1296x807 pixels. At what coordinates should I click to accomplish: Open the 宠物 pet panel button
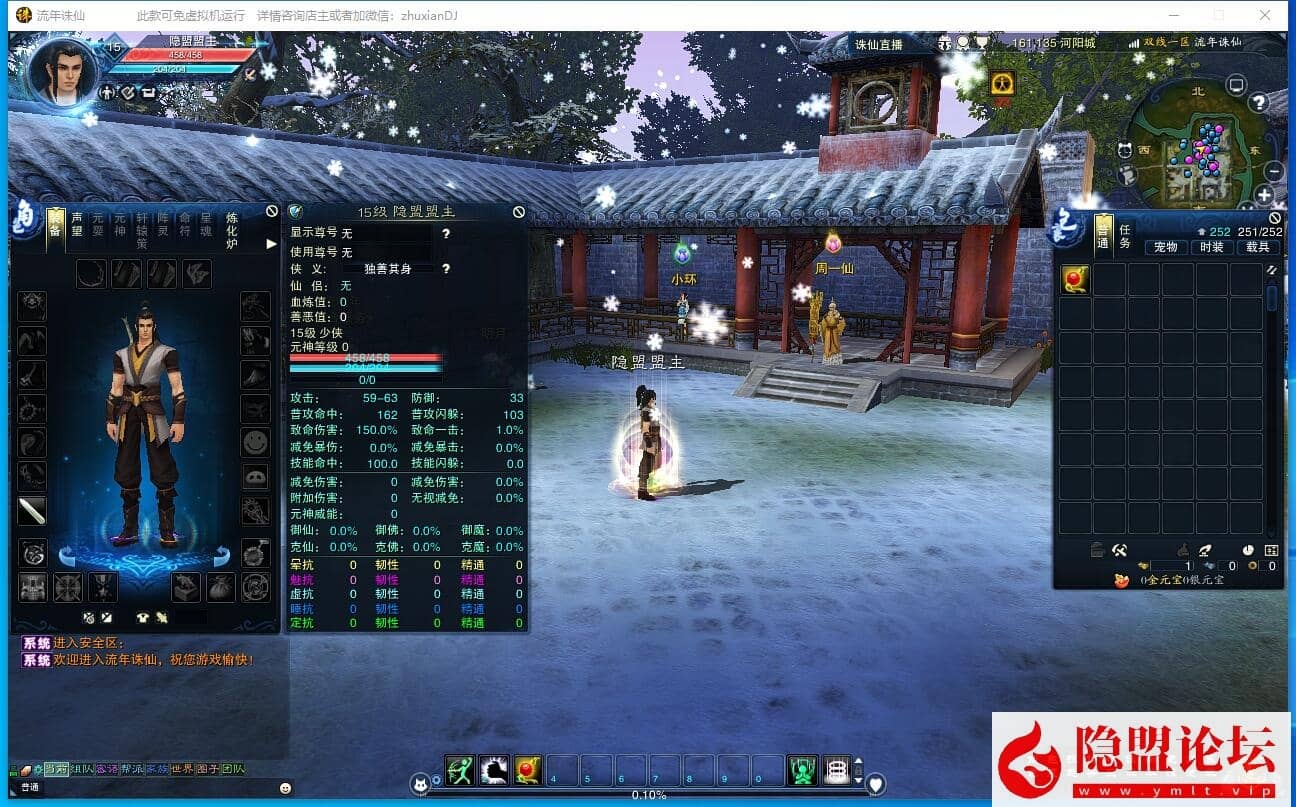[1165, 247]
